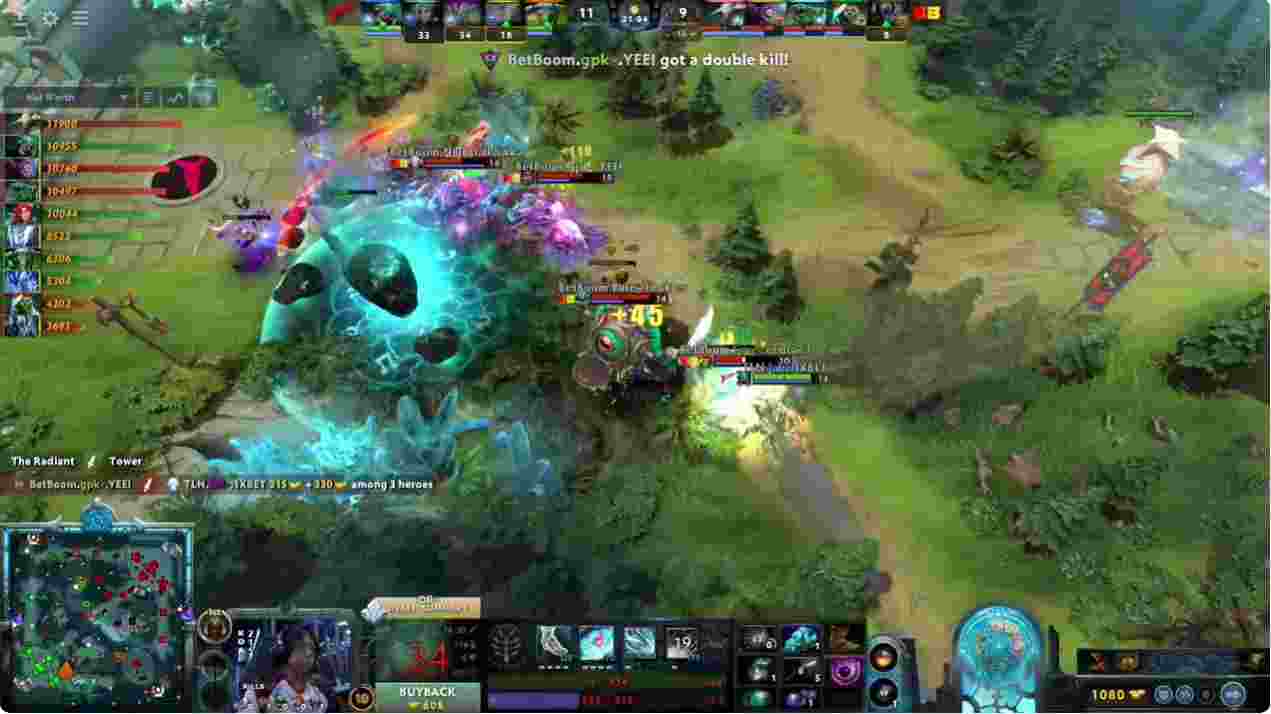Click the BUYBACK button

(427, 697)
